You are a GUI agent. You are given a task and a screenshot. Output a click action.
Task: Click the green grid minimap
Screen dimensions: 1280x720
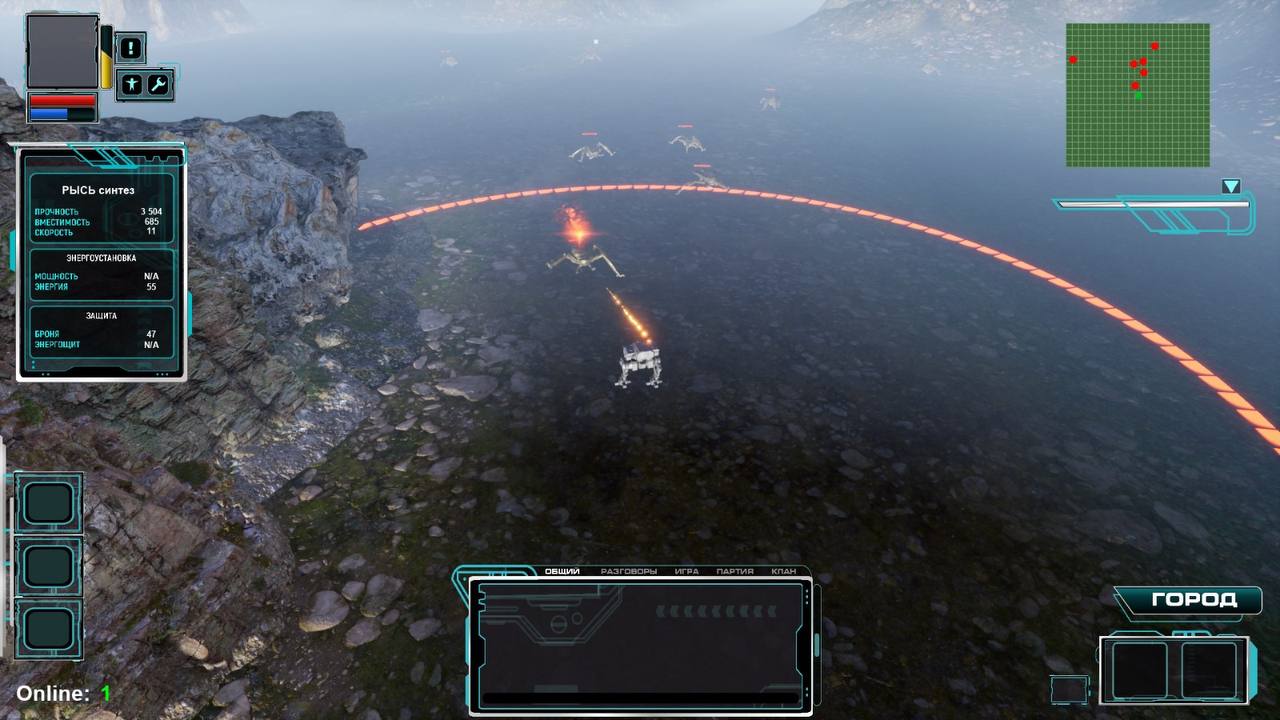[x=1137, y=95]
